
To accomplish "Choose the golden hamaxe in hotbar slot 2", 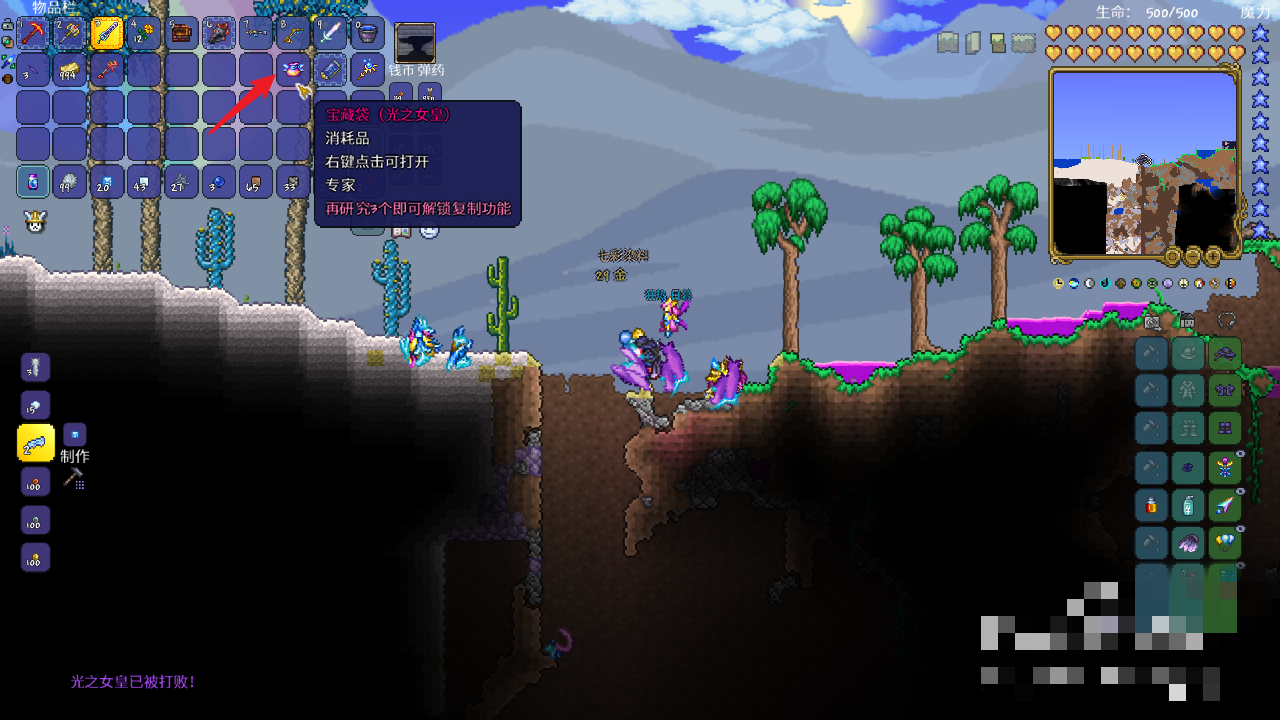I will pyautogui.click(x=70, y=33).
